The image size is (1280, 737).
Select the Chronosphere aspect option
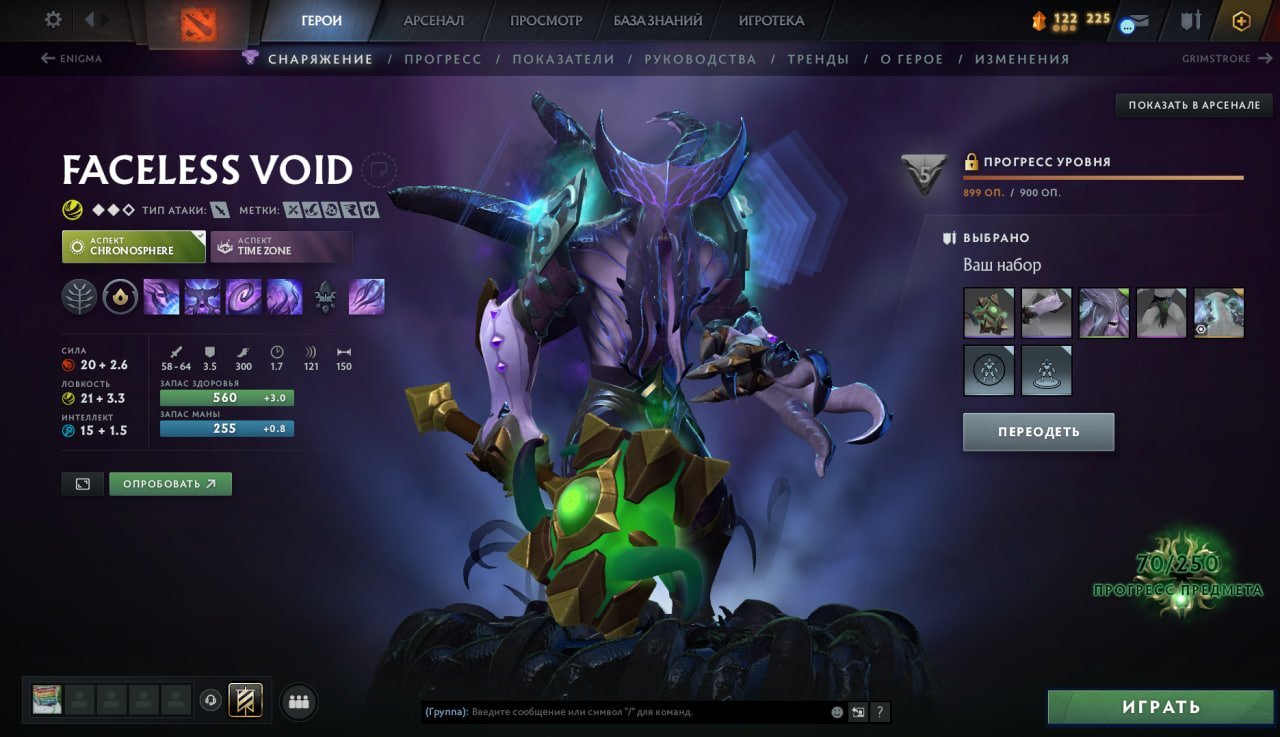(x=133, y=246)
